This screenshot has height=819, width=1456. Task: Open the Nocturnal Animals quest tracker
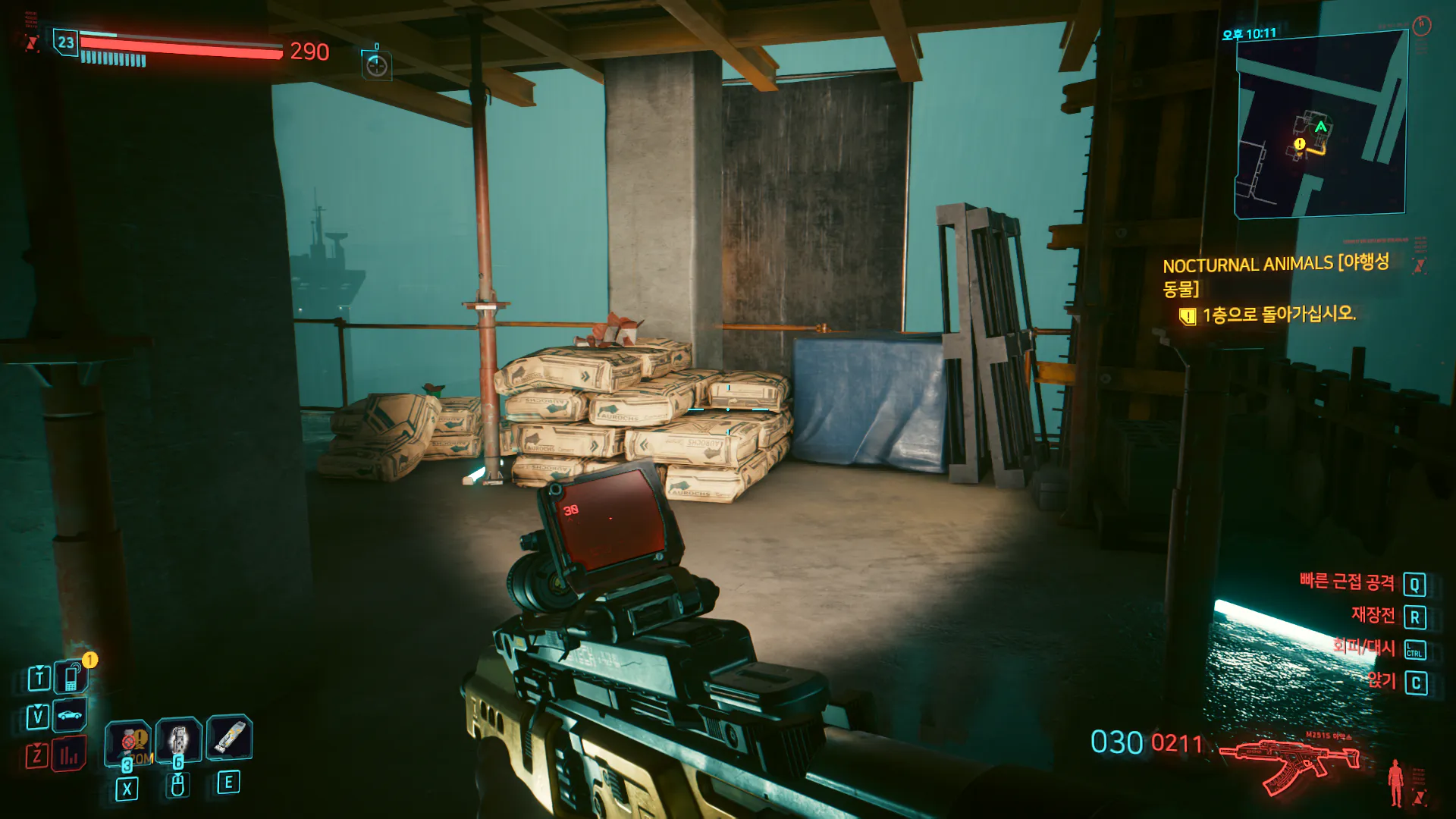click(x=1276, y=275)
